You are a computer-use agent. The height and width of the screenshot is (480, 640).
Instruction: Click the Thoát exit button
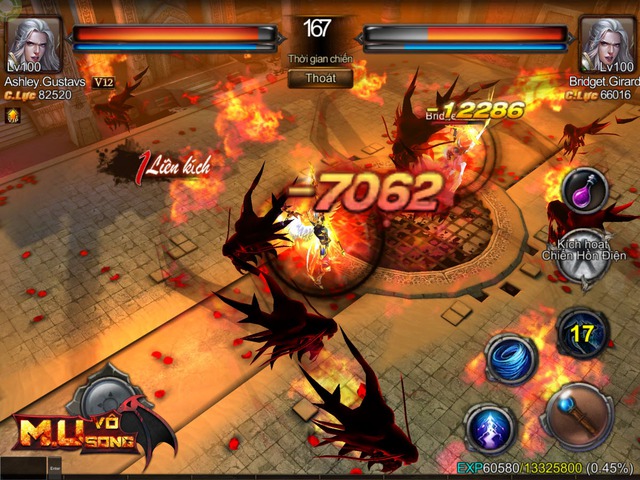(320, 77)
